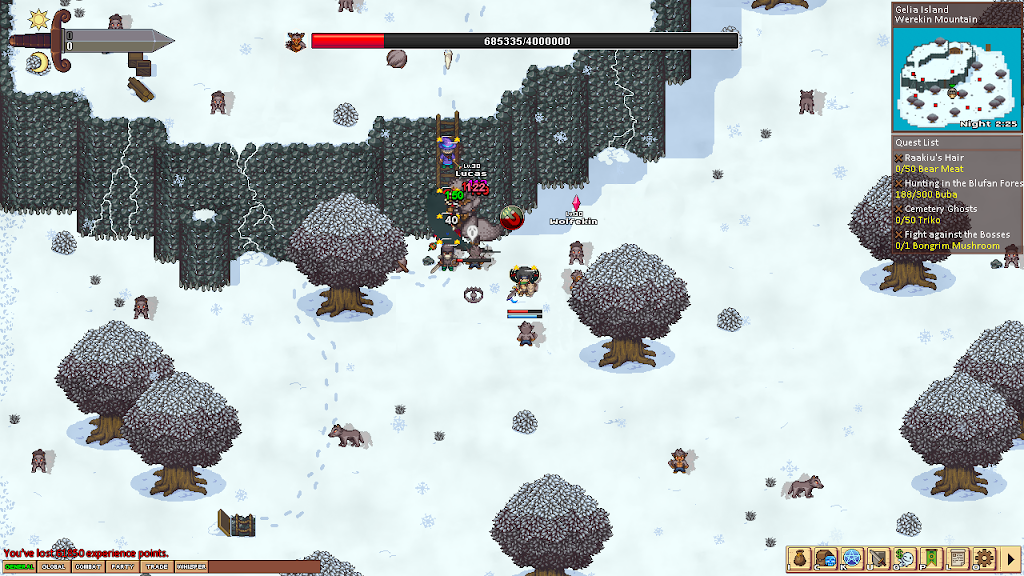Switch to the Global chat tab
This screenshot has width=1024, height=576.
tap(53, 567)
